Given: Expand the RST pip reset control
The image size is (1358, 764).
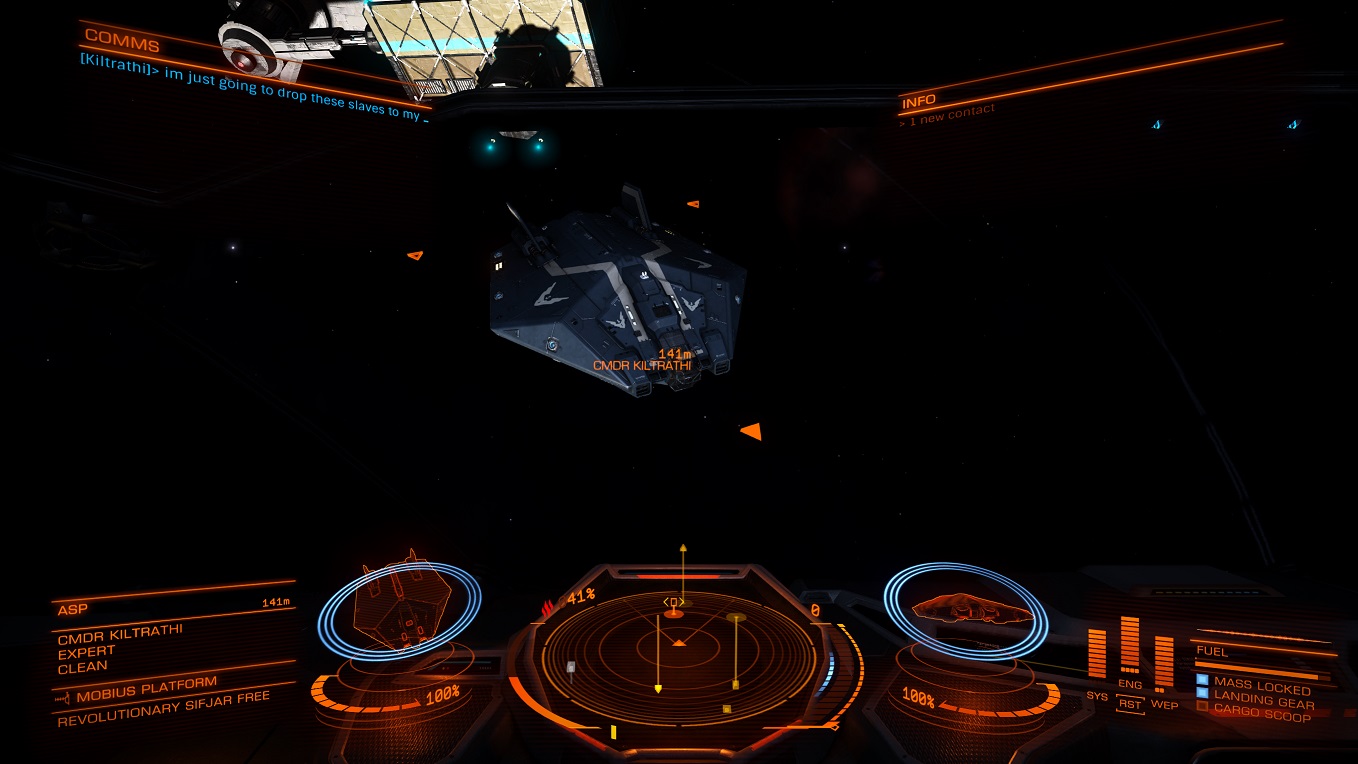Looking at the screenshot, I should (x=1131, y=703).
